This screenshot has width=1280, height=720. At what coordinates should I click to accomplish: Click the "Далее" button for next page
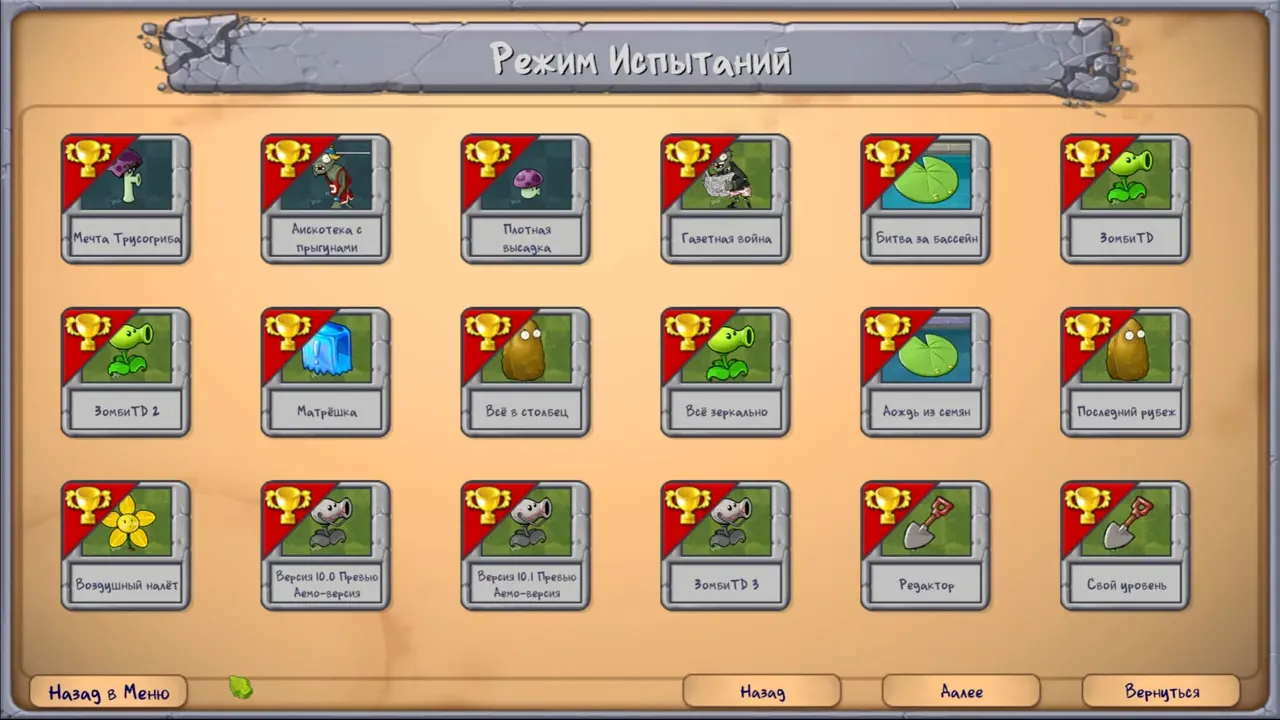[960, 691]
